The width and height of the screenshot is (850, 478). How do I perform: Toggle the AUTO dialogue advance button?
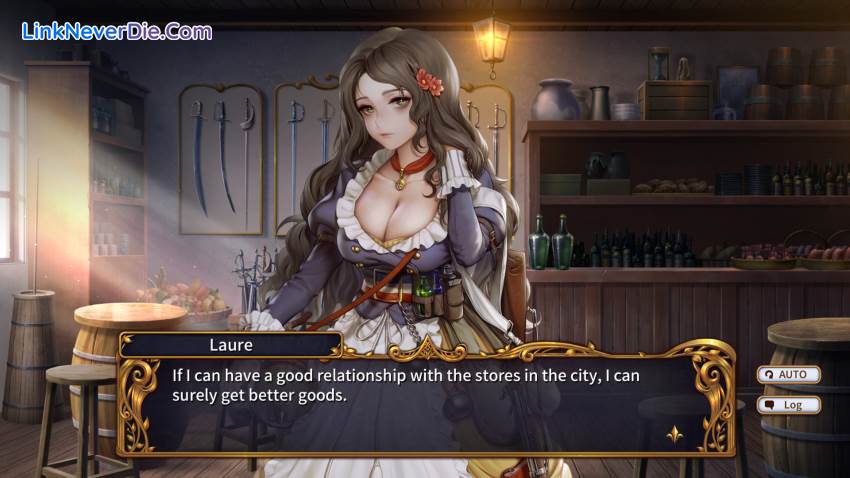tap(789, 375)
